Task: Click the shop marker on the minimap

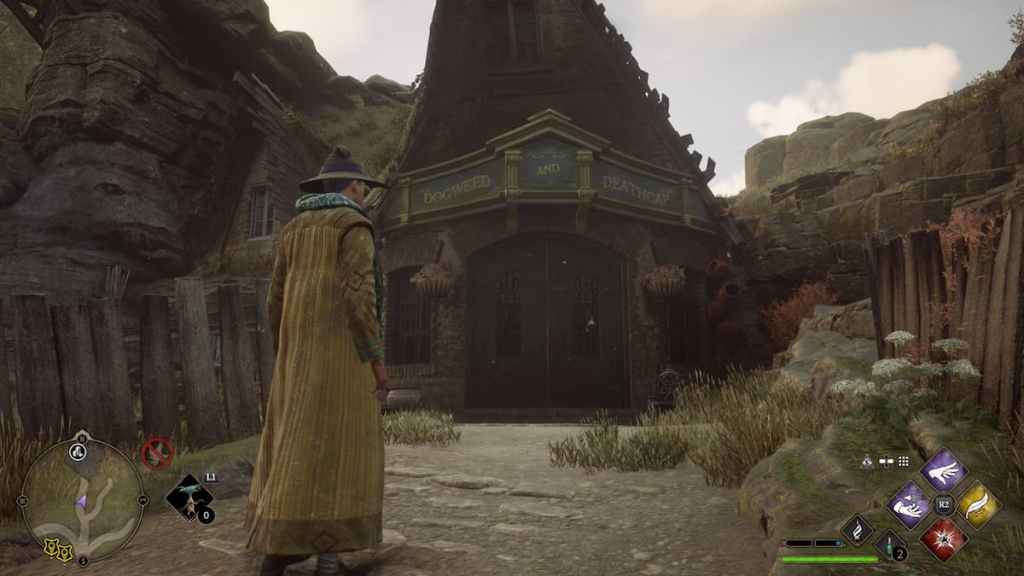Action: 52,547
